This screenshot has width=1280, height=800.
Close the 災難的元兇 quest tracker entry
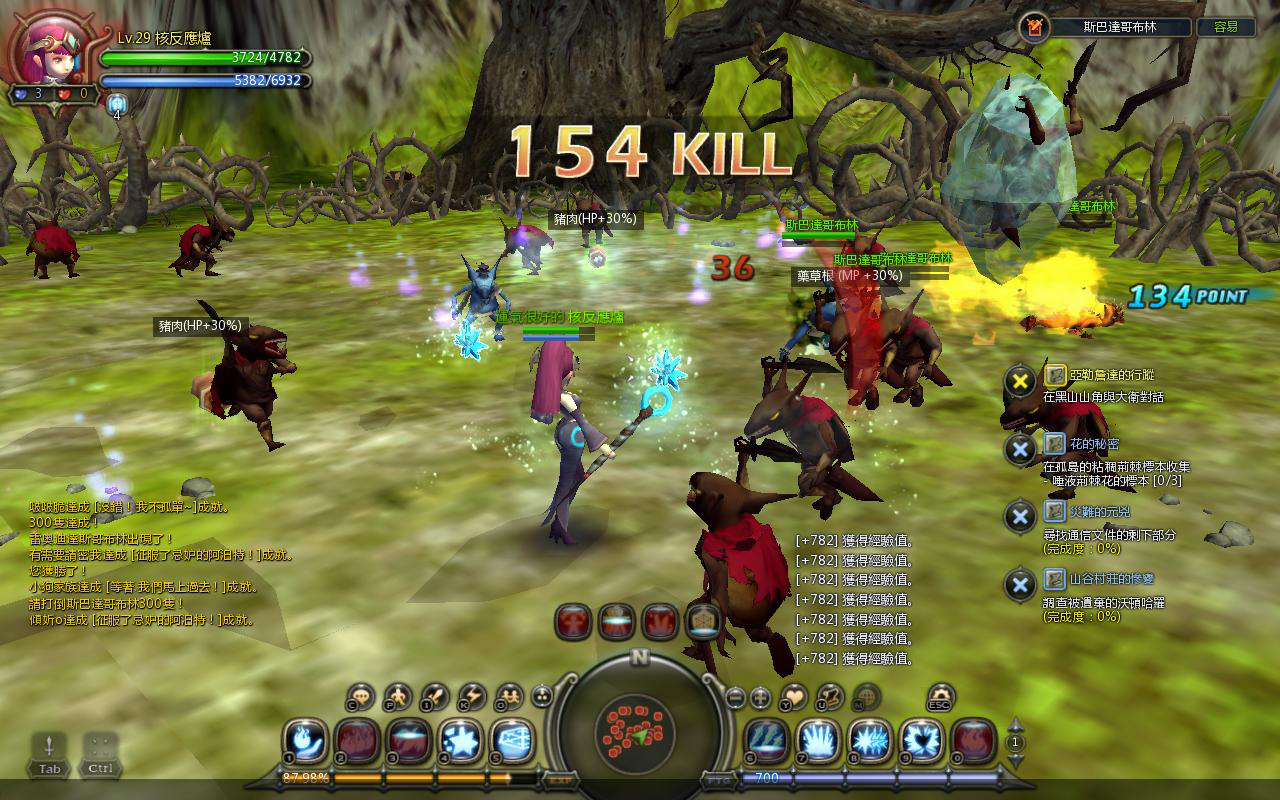tap(1020, 517)
